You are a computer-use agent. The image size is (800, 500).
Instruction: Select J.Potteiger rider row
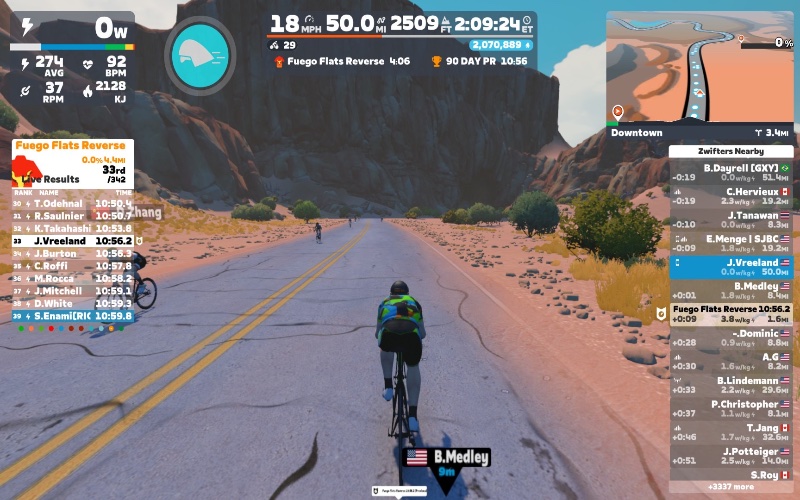point(731,456)
